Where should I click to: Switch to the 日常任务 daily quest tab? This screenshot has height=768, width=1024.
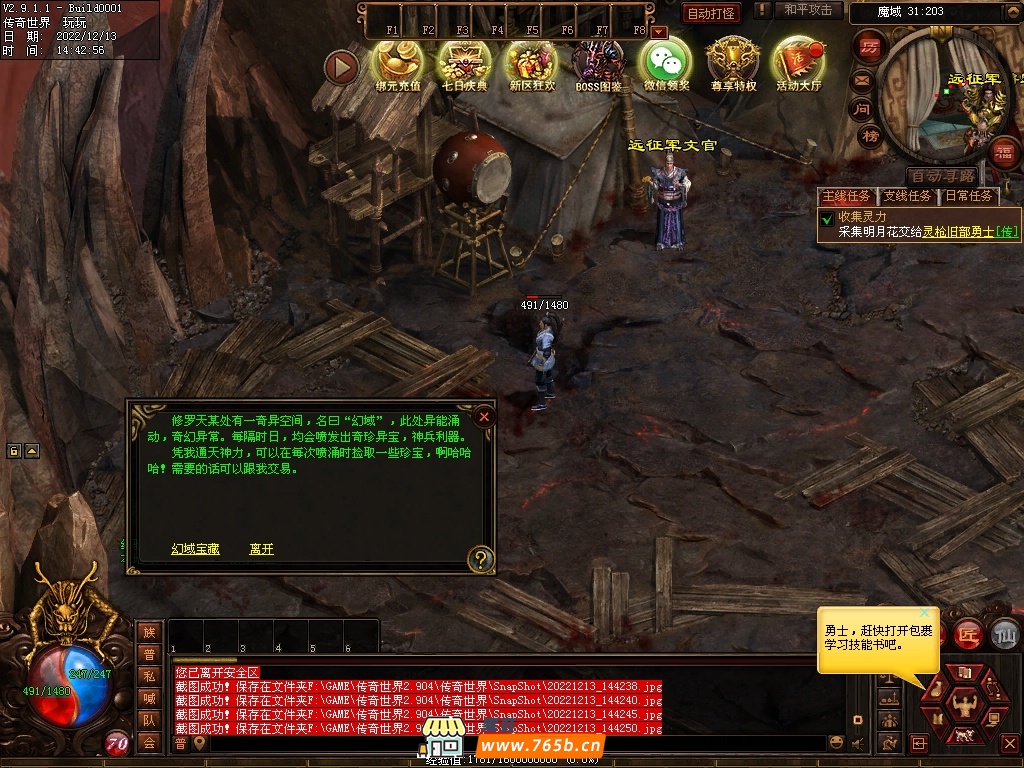(969, 196)
